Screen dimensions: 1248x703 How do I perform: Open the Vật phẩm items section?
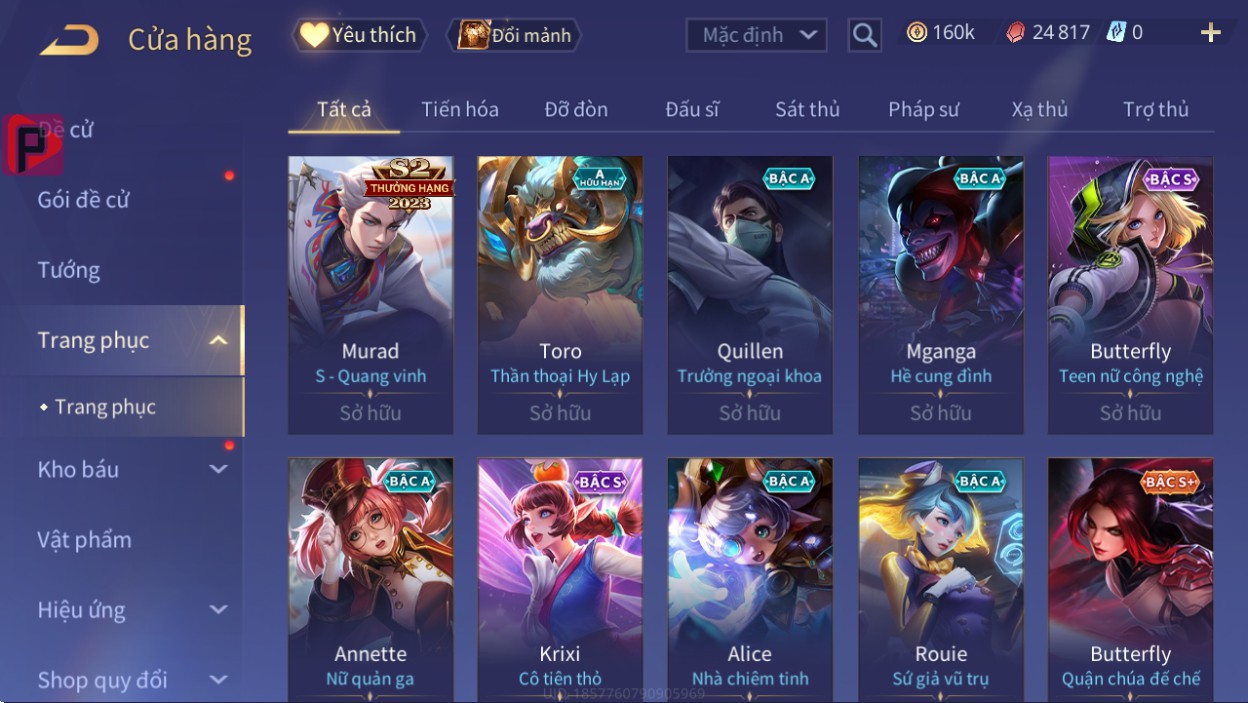[x=85, y=540]
